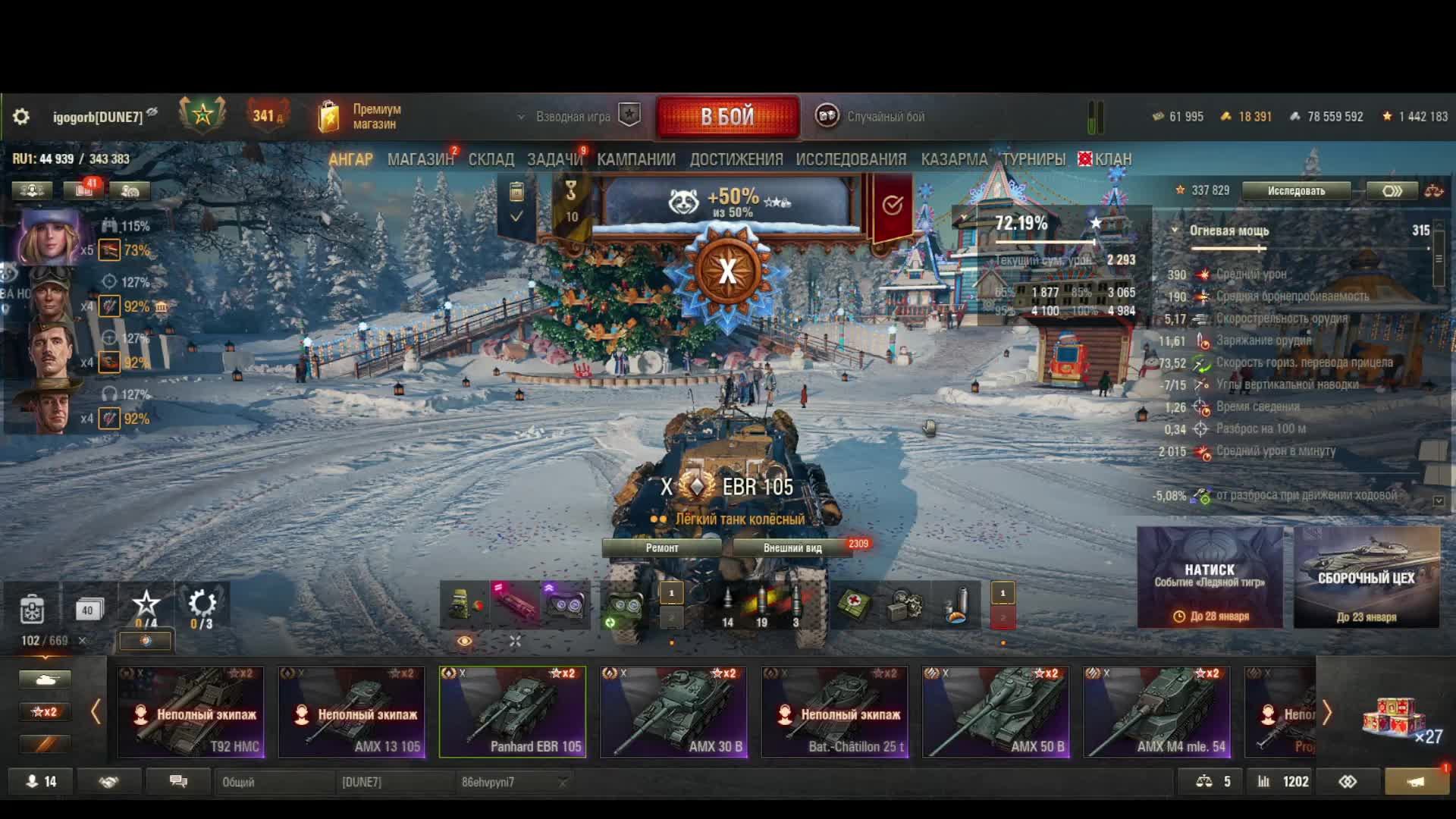Open the Премиум магазин shop
Image resolution: width=1456 pixels, height=819 pixels.
[361, 117]
